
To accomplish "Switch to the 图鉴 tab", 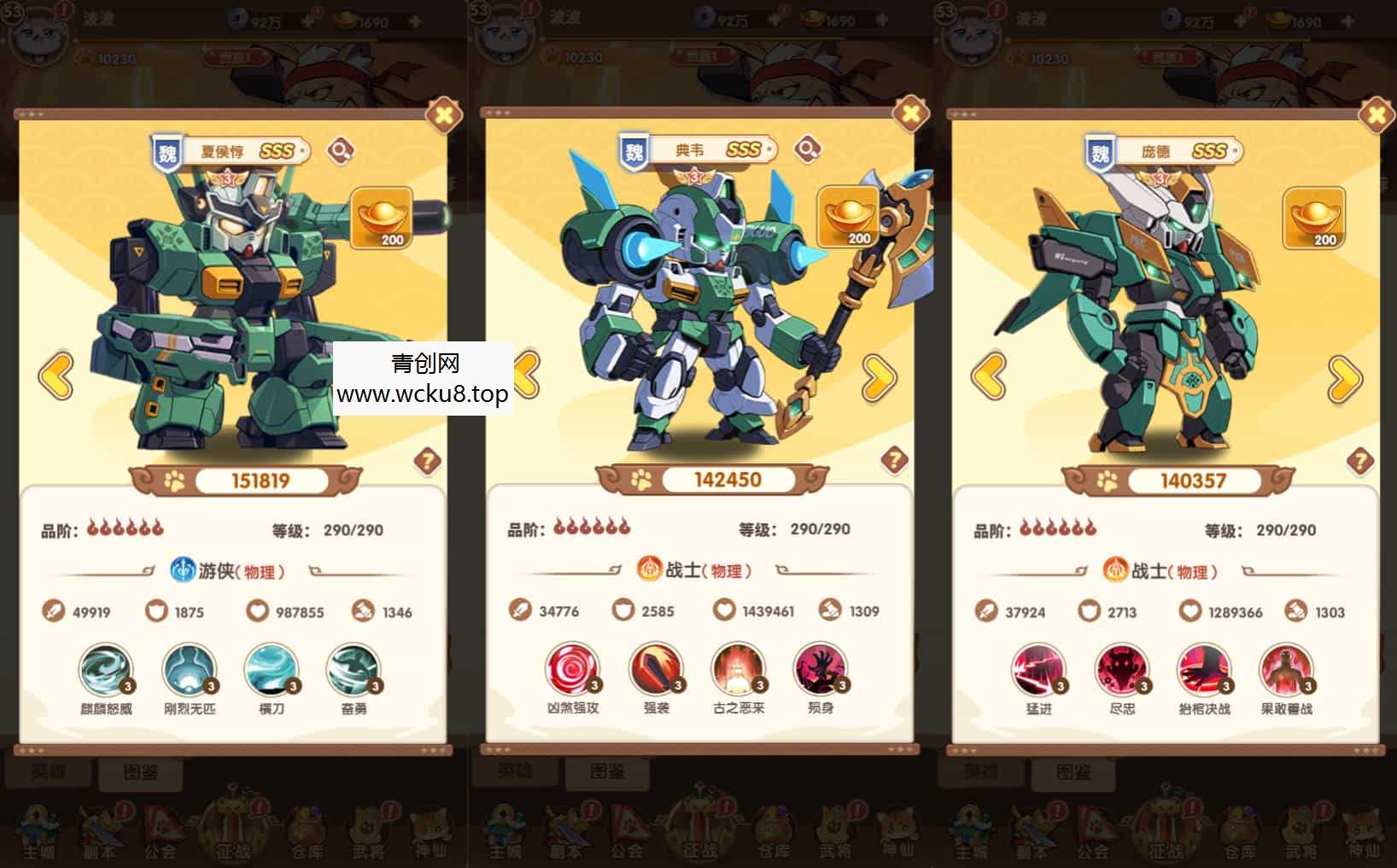I will tap(139, 772).
